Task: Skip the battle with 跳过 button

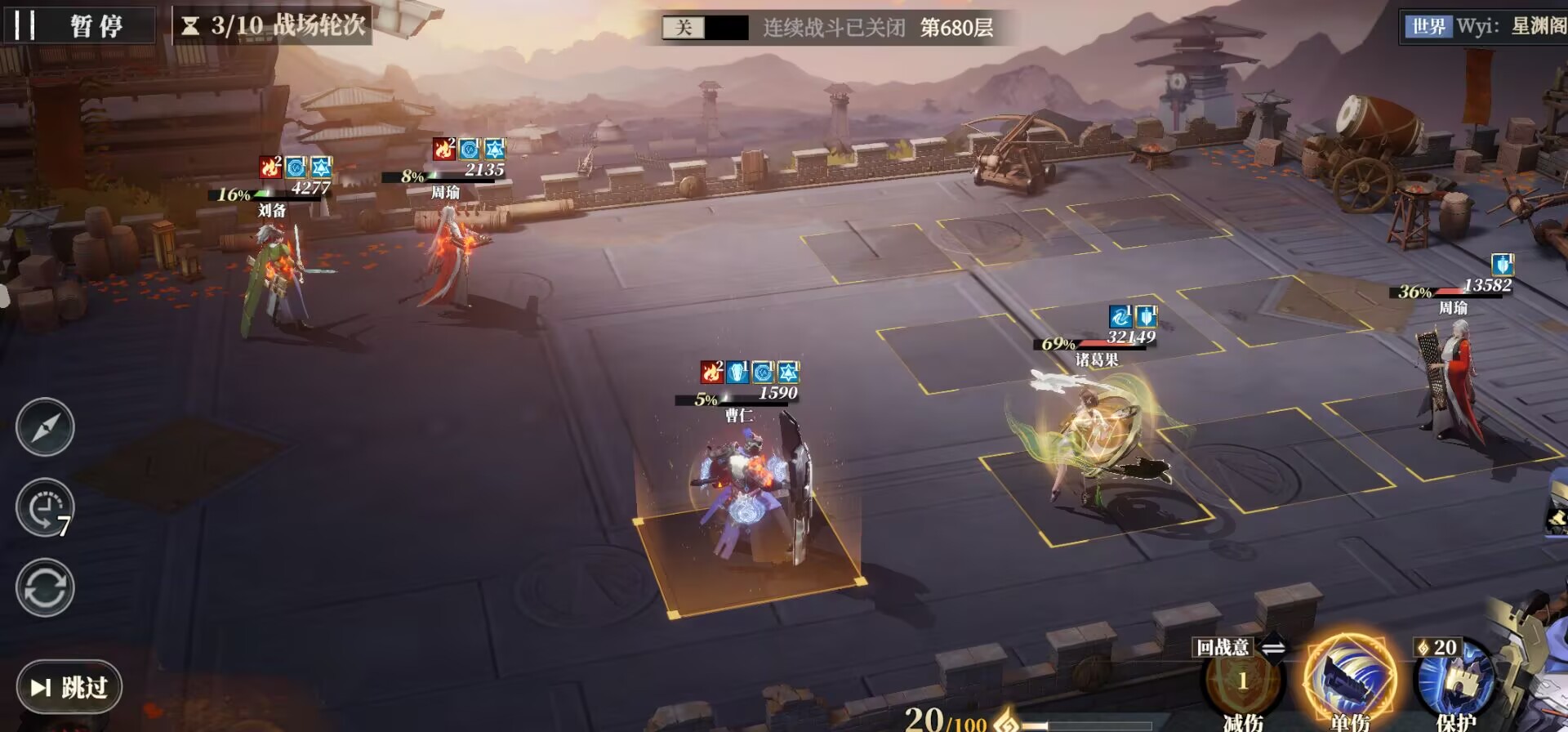Action: click(x=69, y=687)
